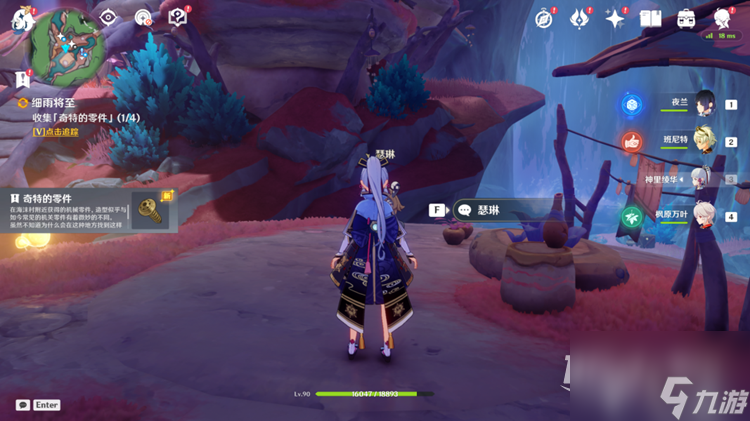Switch to party member 夜兰

click(705, 104)
